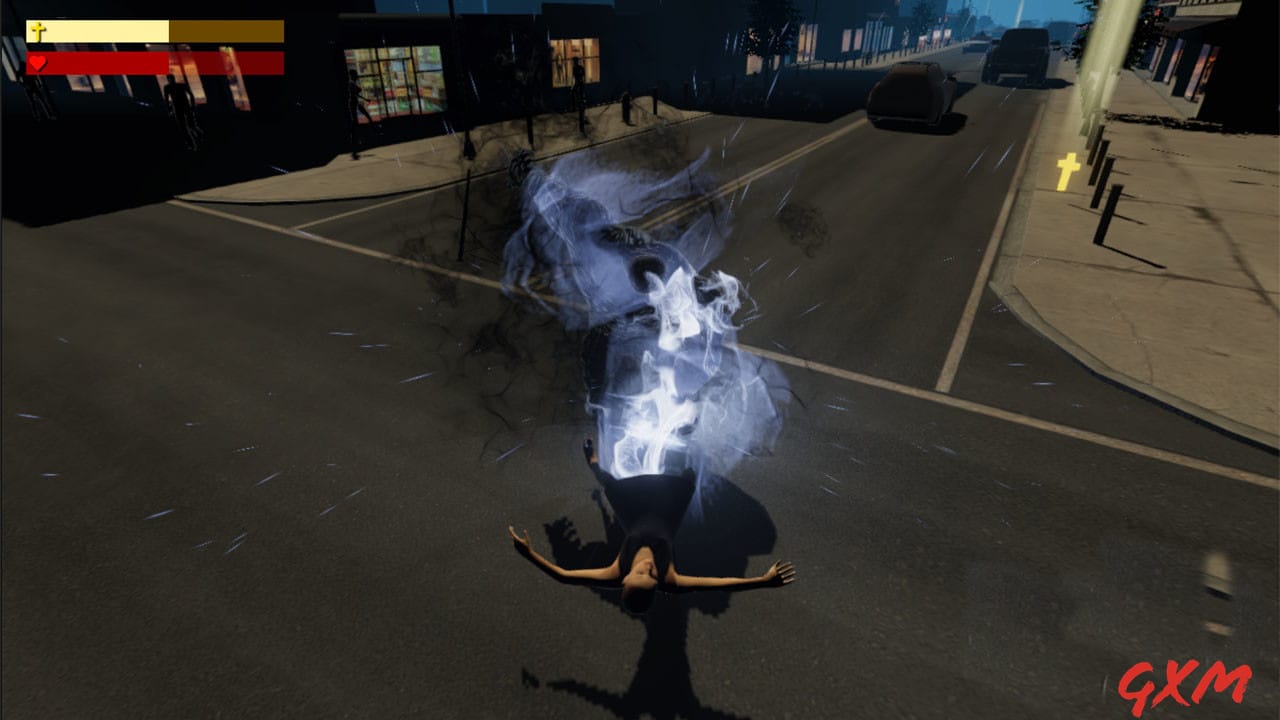
Task: Select the dark sedan parked up the road
Action: [910, 95]
